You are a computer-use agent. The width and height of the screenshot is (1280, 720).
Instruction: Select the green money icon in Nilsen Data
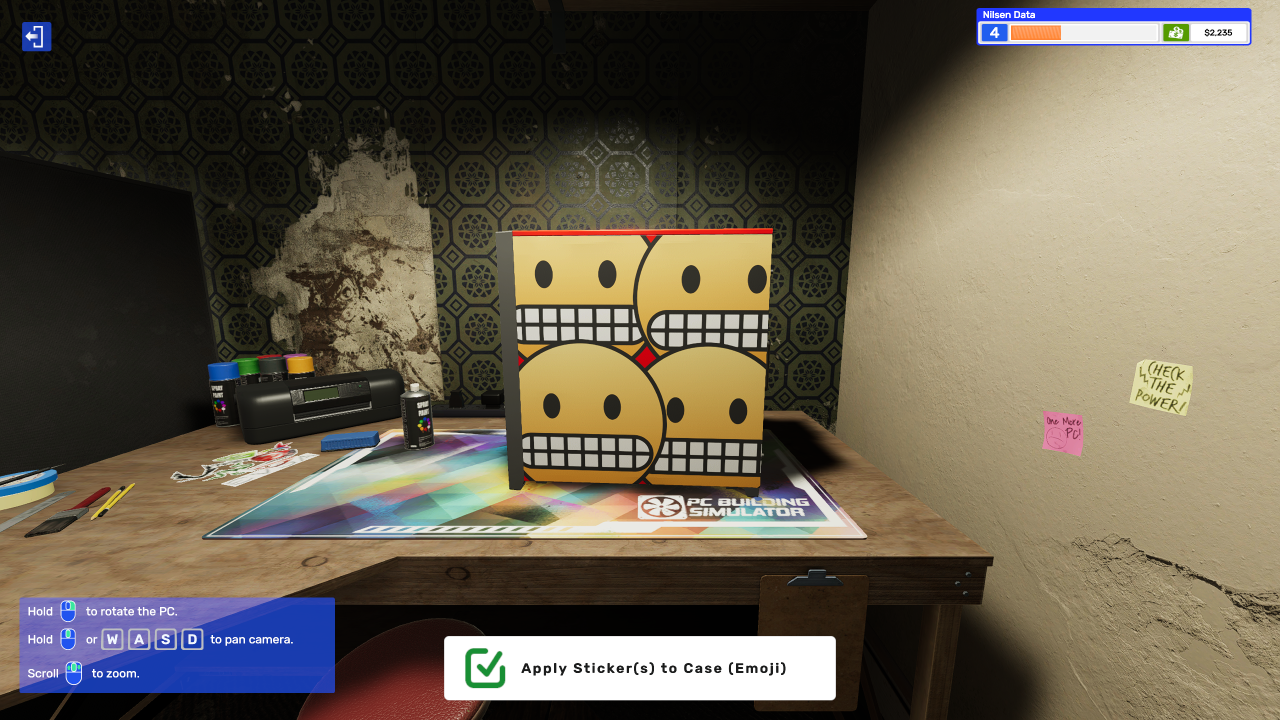pyautogui.click(x=1176, y=32)
